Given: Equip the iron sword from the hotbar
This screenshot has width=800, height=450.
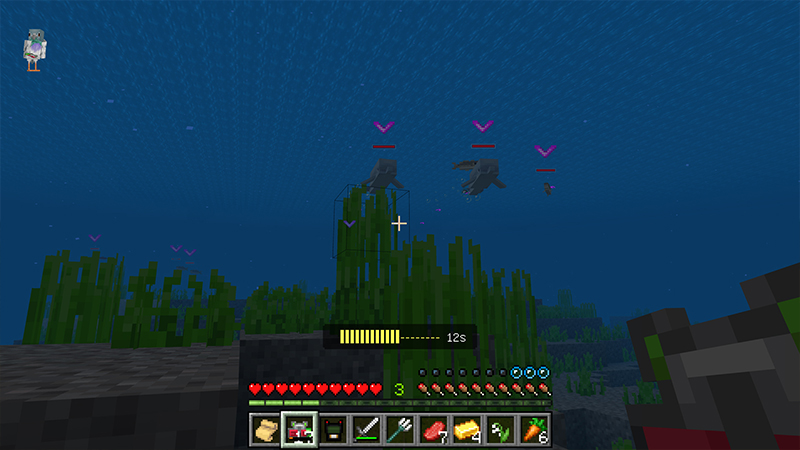Looking at the screenshot, I should (367, 429).
